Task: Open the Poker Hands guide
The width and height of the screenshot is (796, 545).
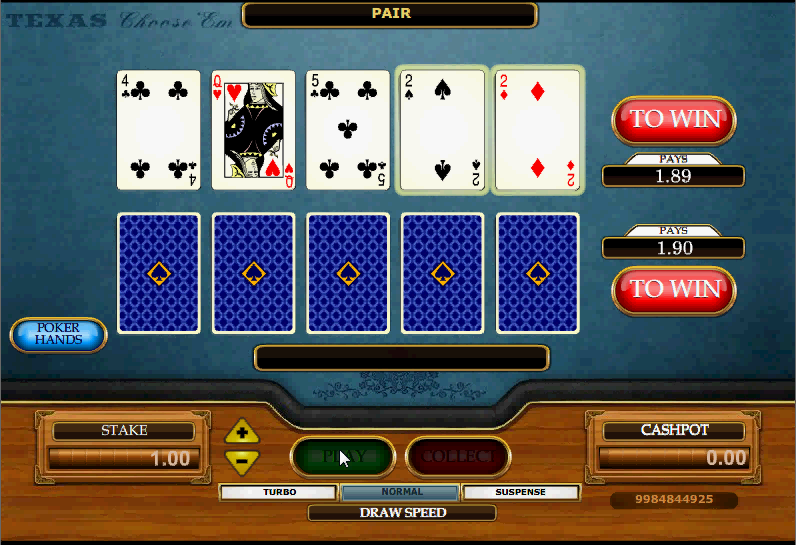Action: tap(58, 335)
